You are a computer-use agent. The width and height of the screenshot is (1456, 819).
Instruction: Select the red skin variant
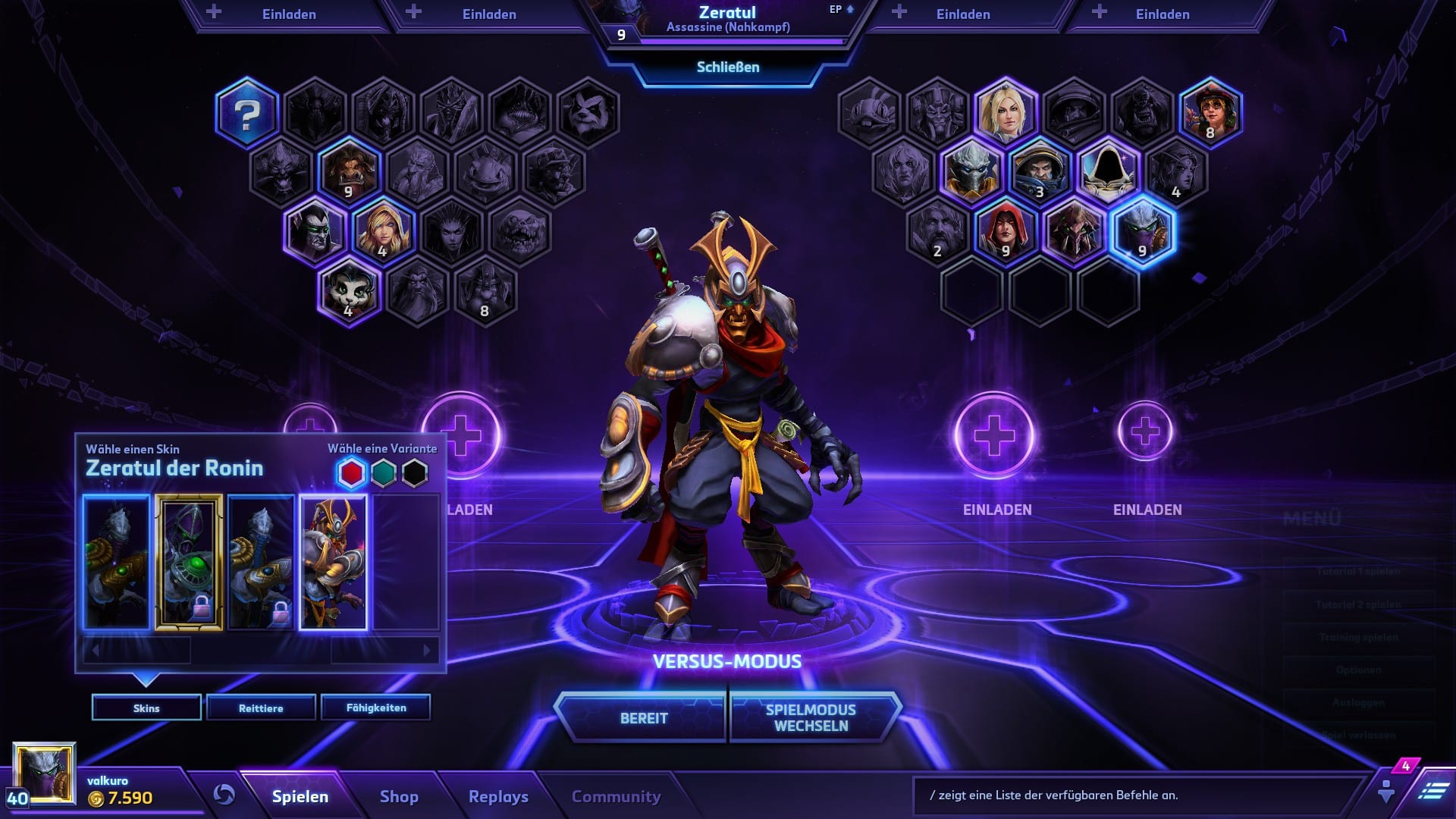[352, 473]
